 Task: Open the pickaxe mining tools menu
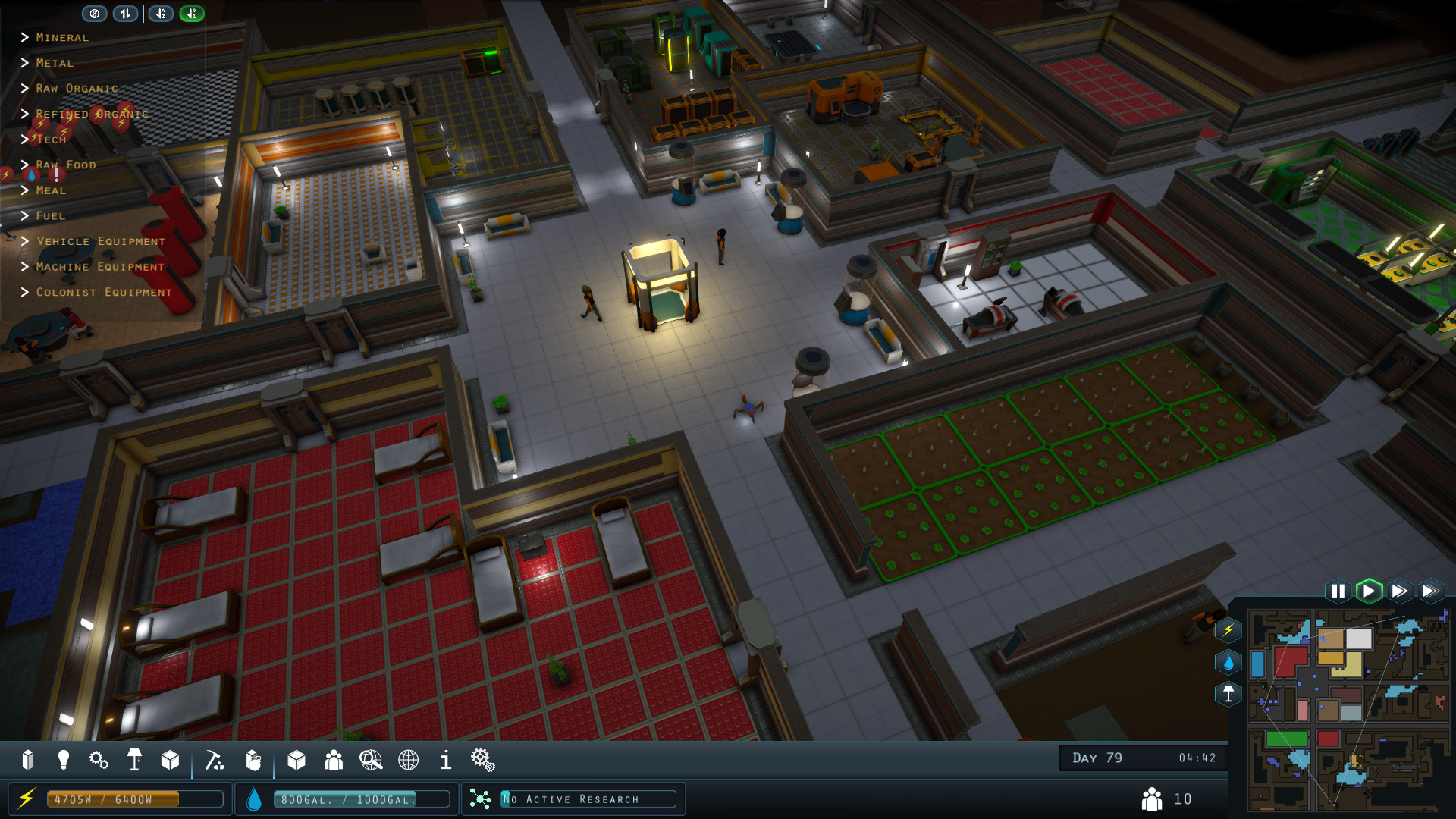[x=215, y=760]
